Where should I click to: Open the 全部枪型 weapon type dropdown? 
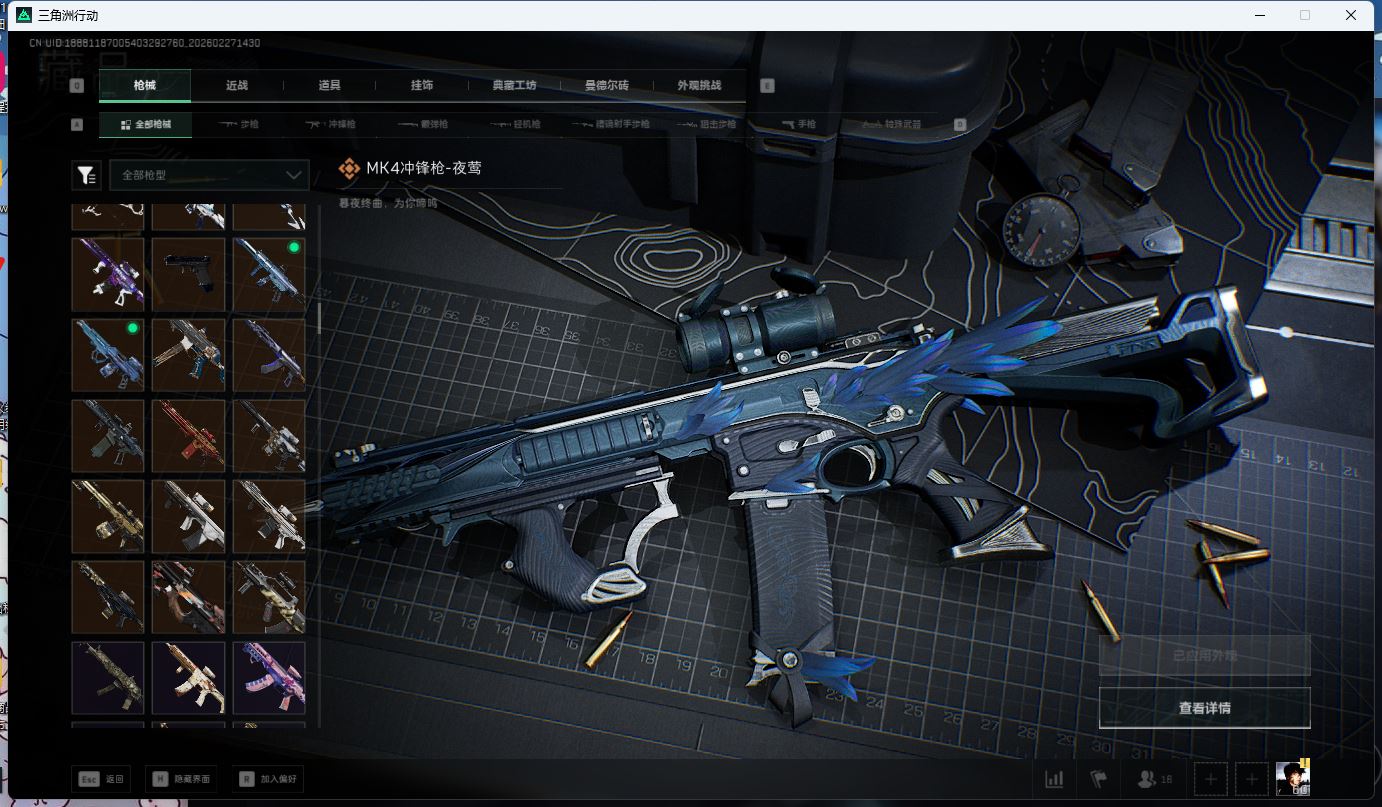209,175
